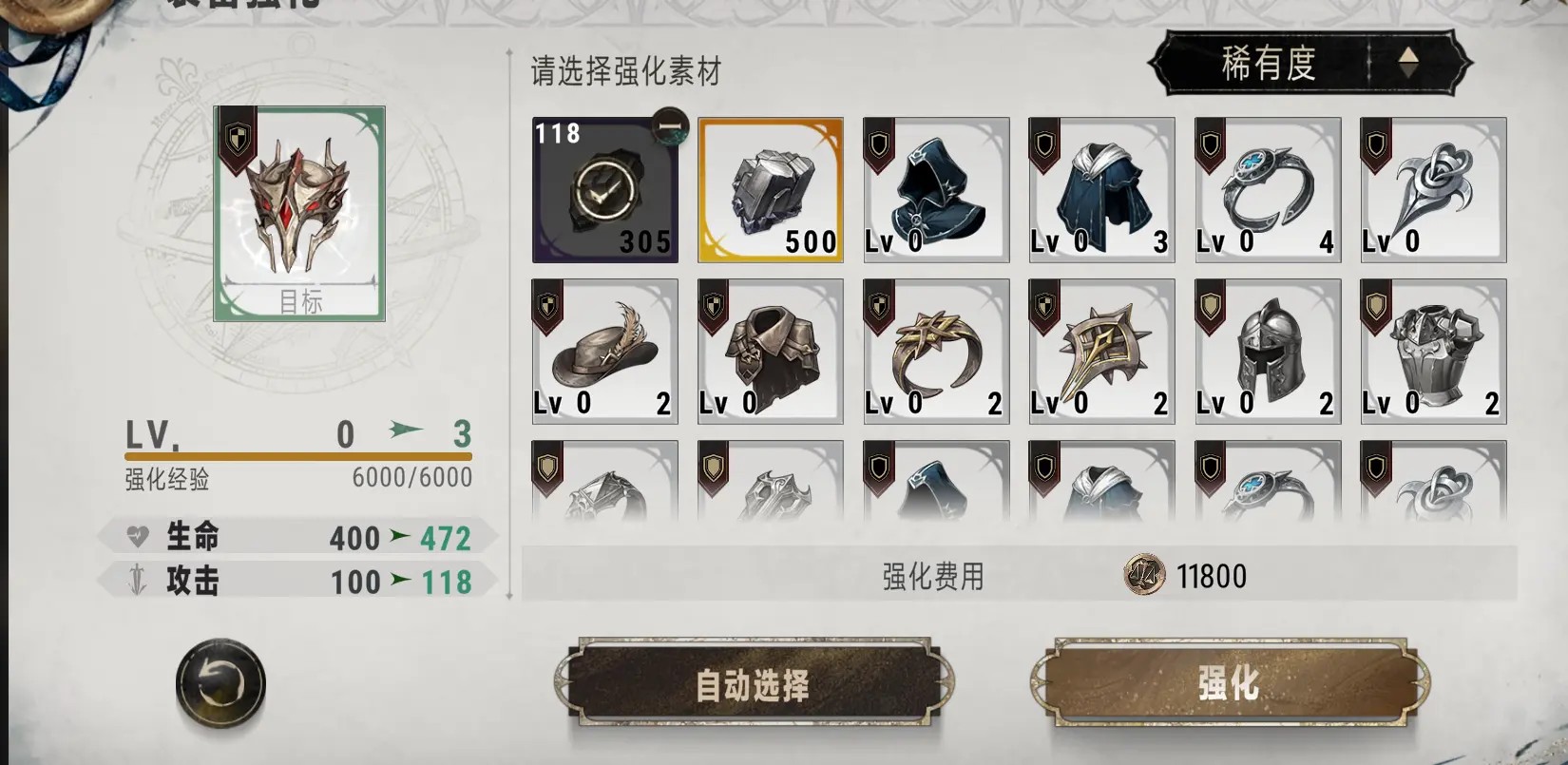The image size is (1568, 765).
Task: Select the feathered hat Lv 0 material
Action: [604, 351]
